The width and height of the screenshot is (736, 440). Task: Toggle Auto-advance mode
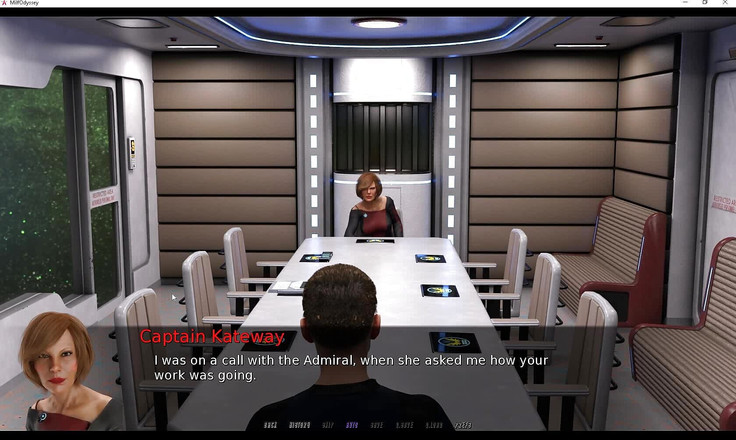coord(351,425)
